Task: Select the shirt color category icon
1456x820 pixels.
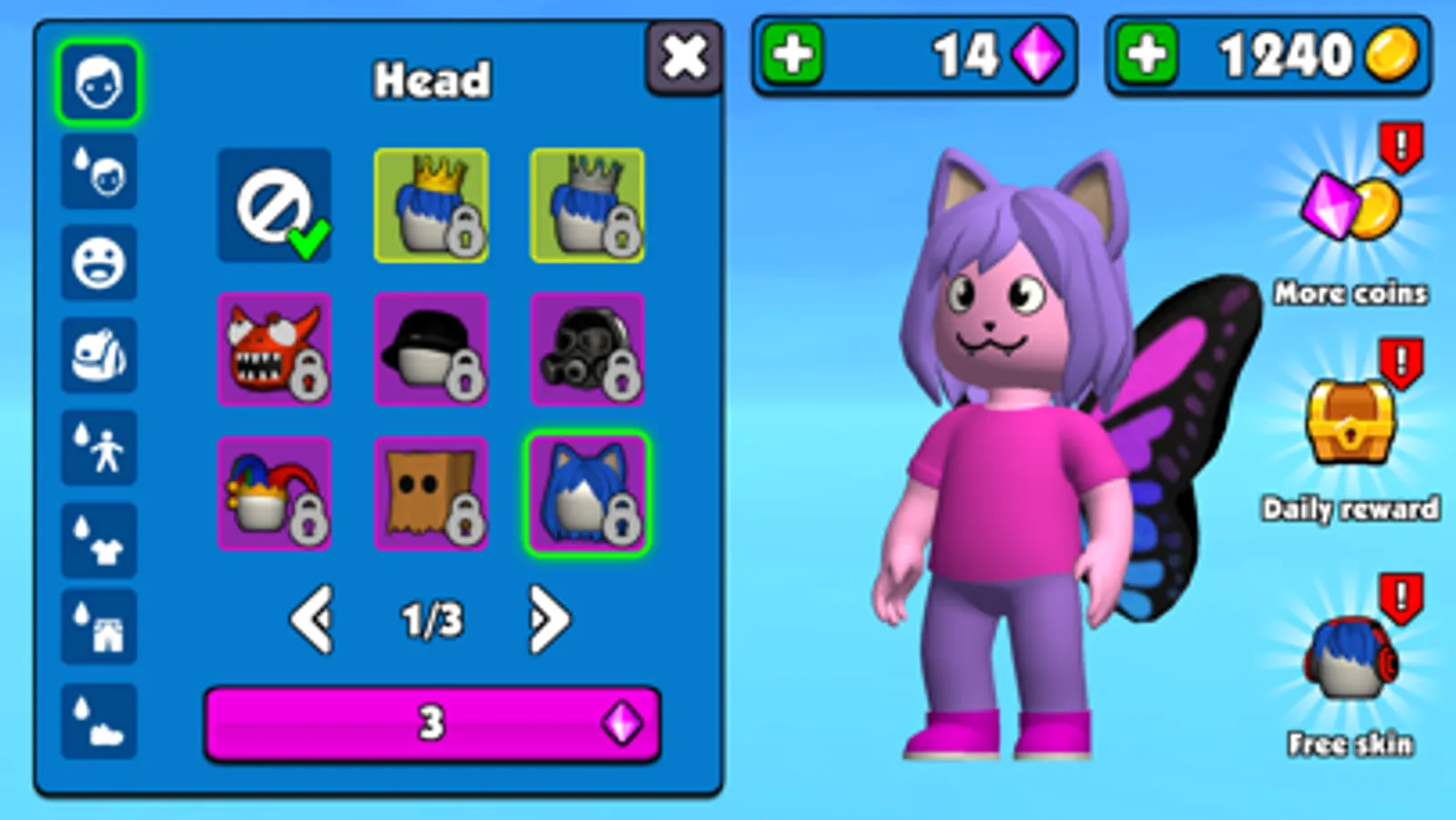Action: tap(98, 541)
